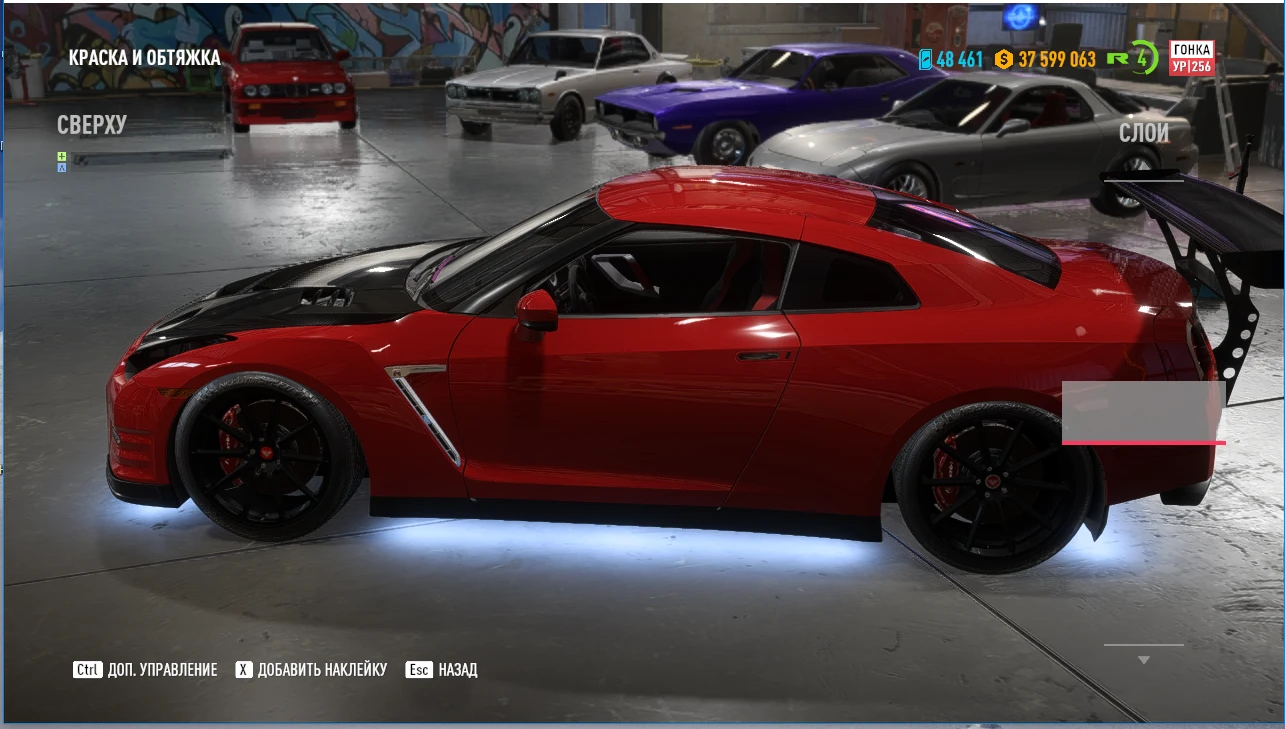Click the yellow credits coin icon
1285x729 pixels.
(1004, 60)
